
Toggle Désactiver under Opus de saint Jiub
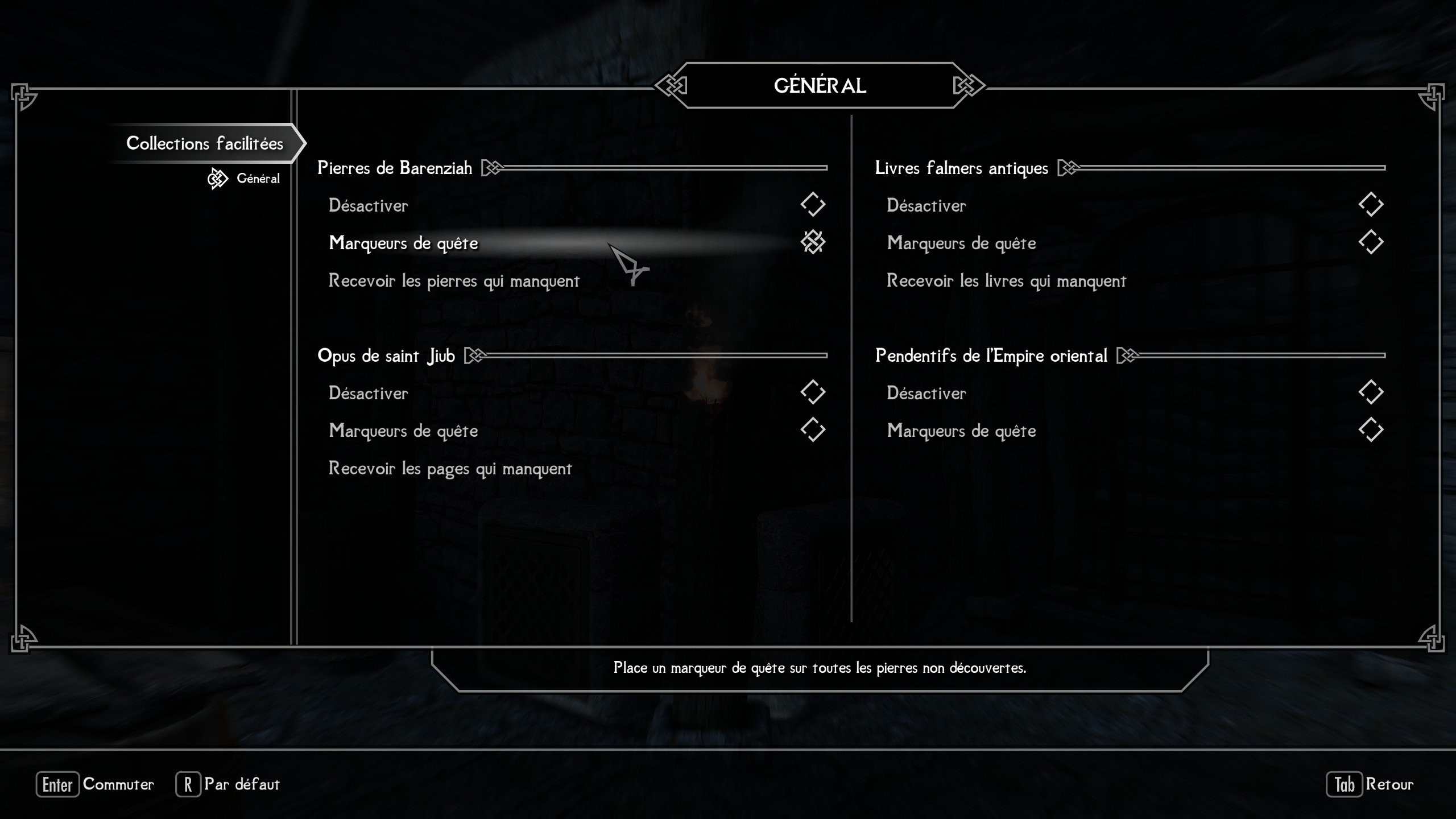click(812, 392)
